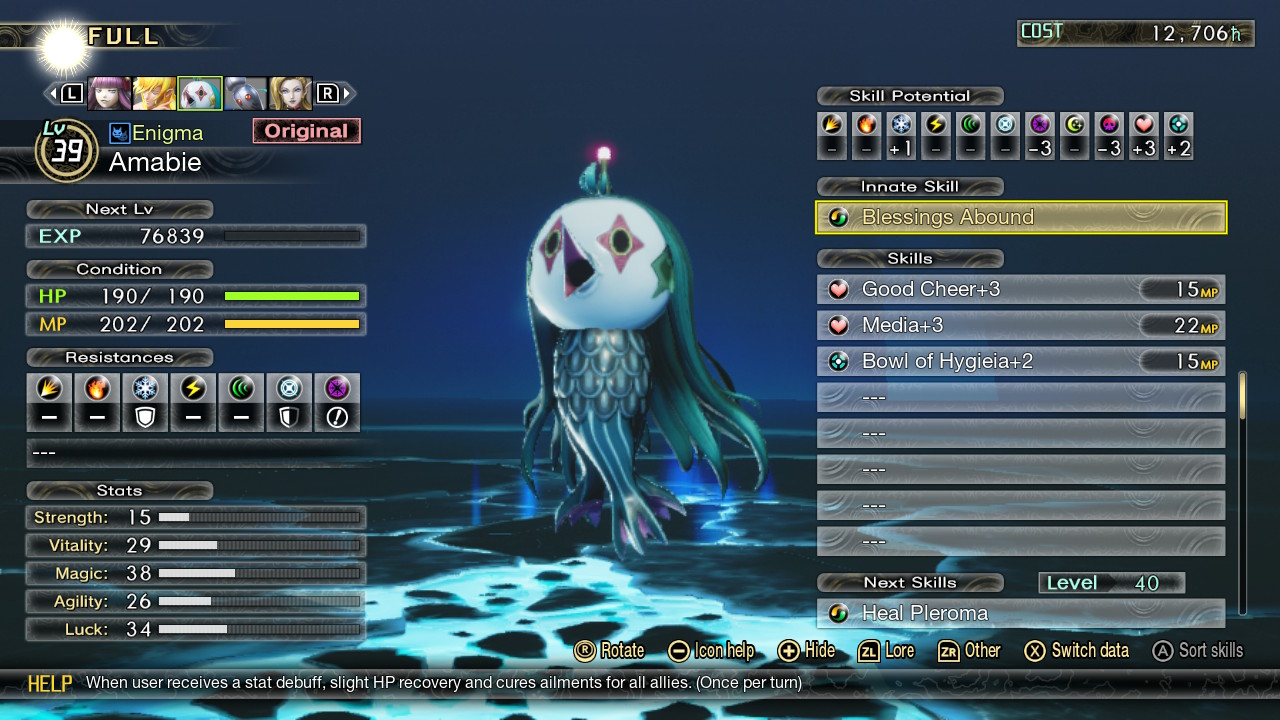
Task: Click the skull ailment icon in Skill Potential
Action: pyautogui.click(x=1109, y=125)
